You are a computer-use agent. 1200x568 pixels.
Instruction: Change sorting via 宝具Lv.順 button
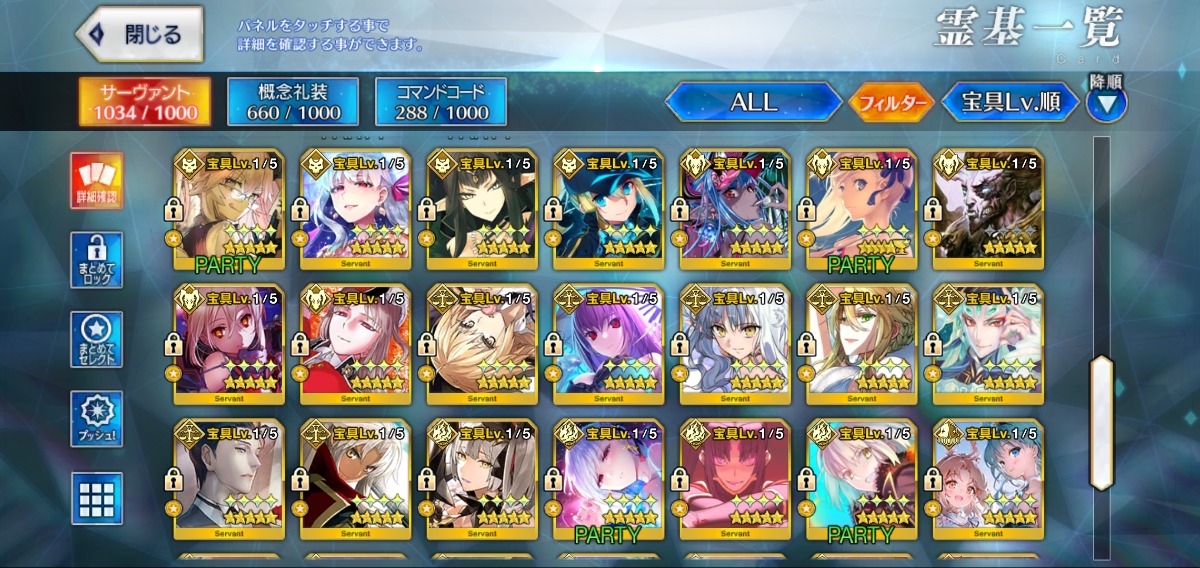click(x=1011, y=102)
